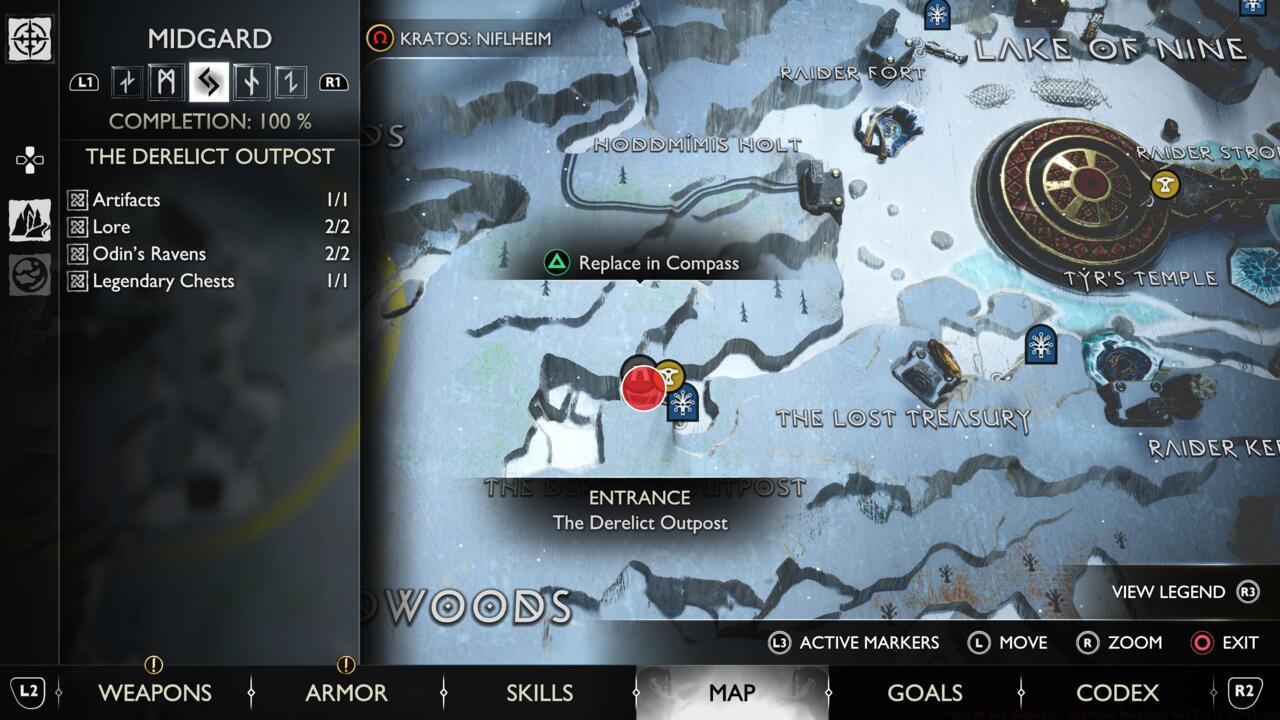Open the GOALS tab

926,692
